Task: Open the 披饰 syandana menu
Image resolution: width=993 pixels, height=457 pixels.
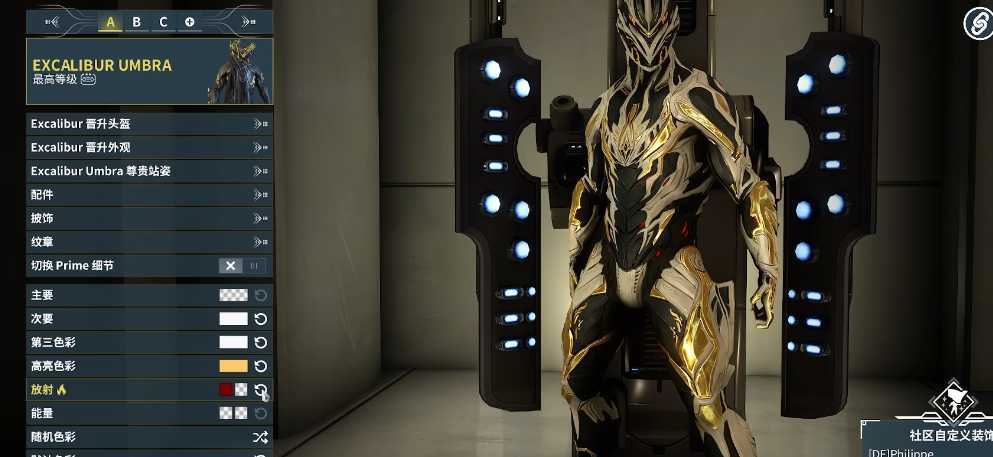Action: pos(149,218)
